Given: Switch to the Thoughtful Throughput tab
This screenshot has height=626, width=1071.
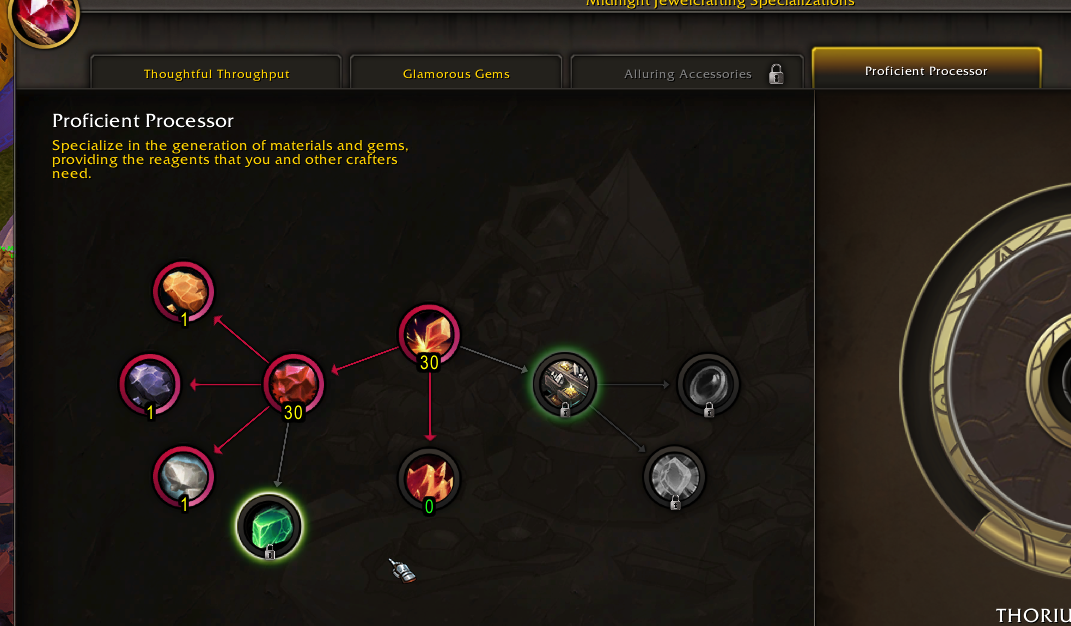Looking at the screenshot, I should click(x=216, y=74).
